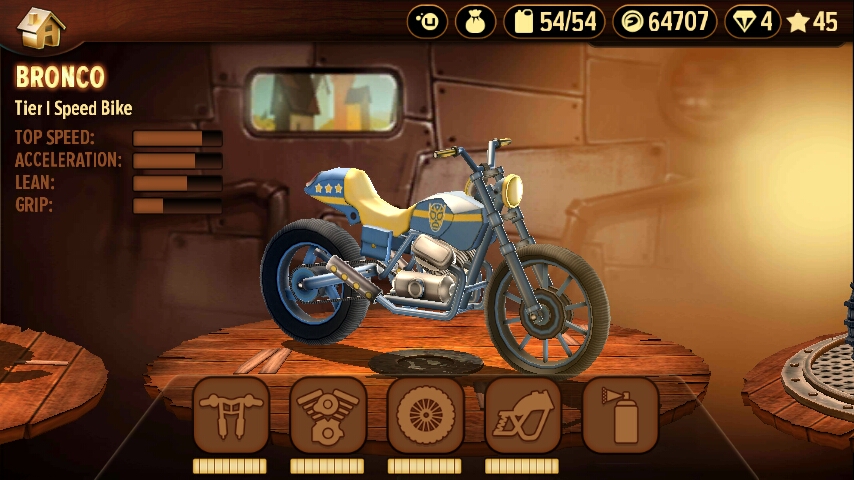Viewport: 854px width, 480px height.
Task: Open the handlebar and fork upgrade
Action: (x=230, y=414)
